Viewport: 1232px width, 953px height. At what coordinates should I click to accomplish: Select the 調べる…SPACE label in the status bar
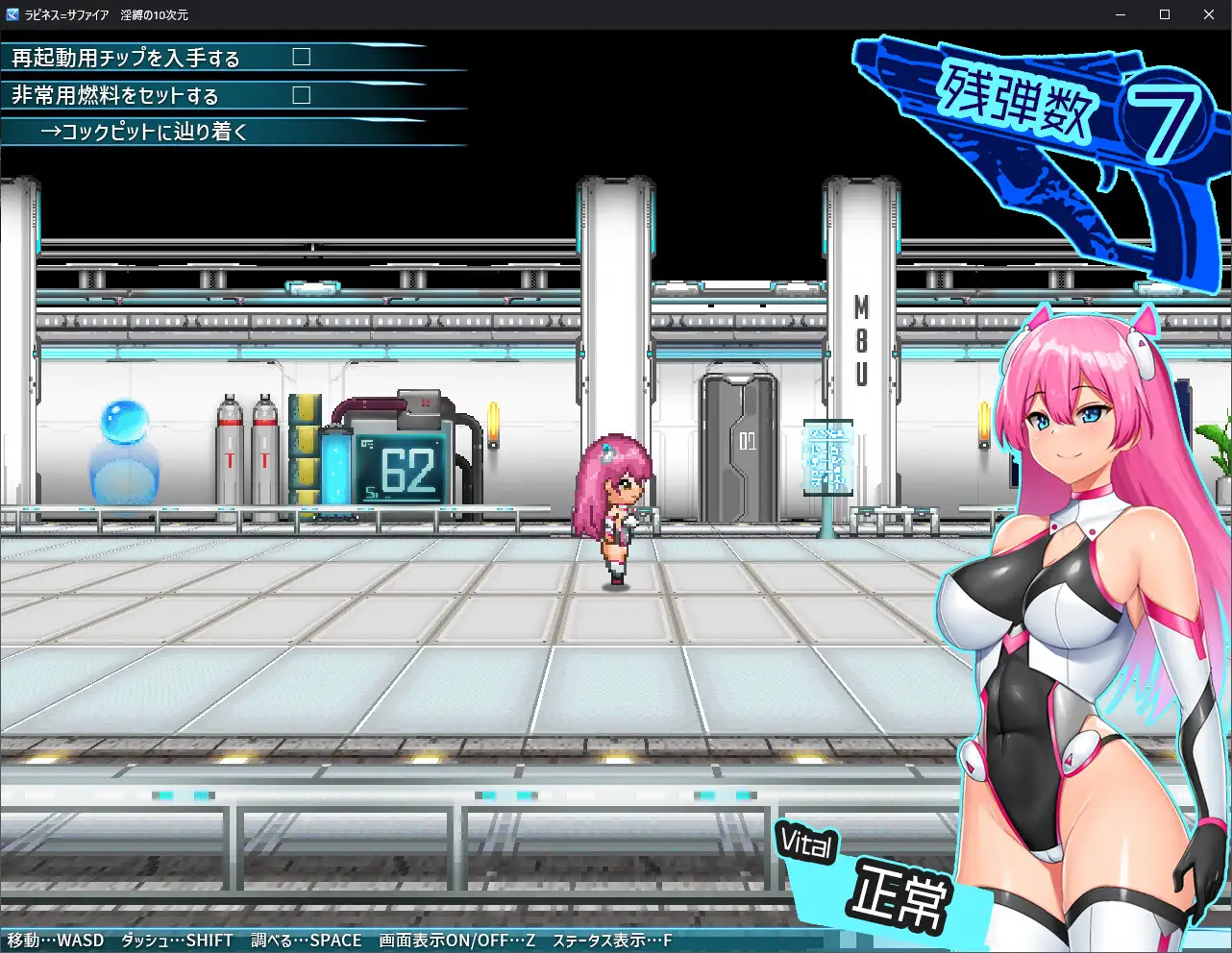(306, 941)
